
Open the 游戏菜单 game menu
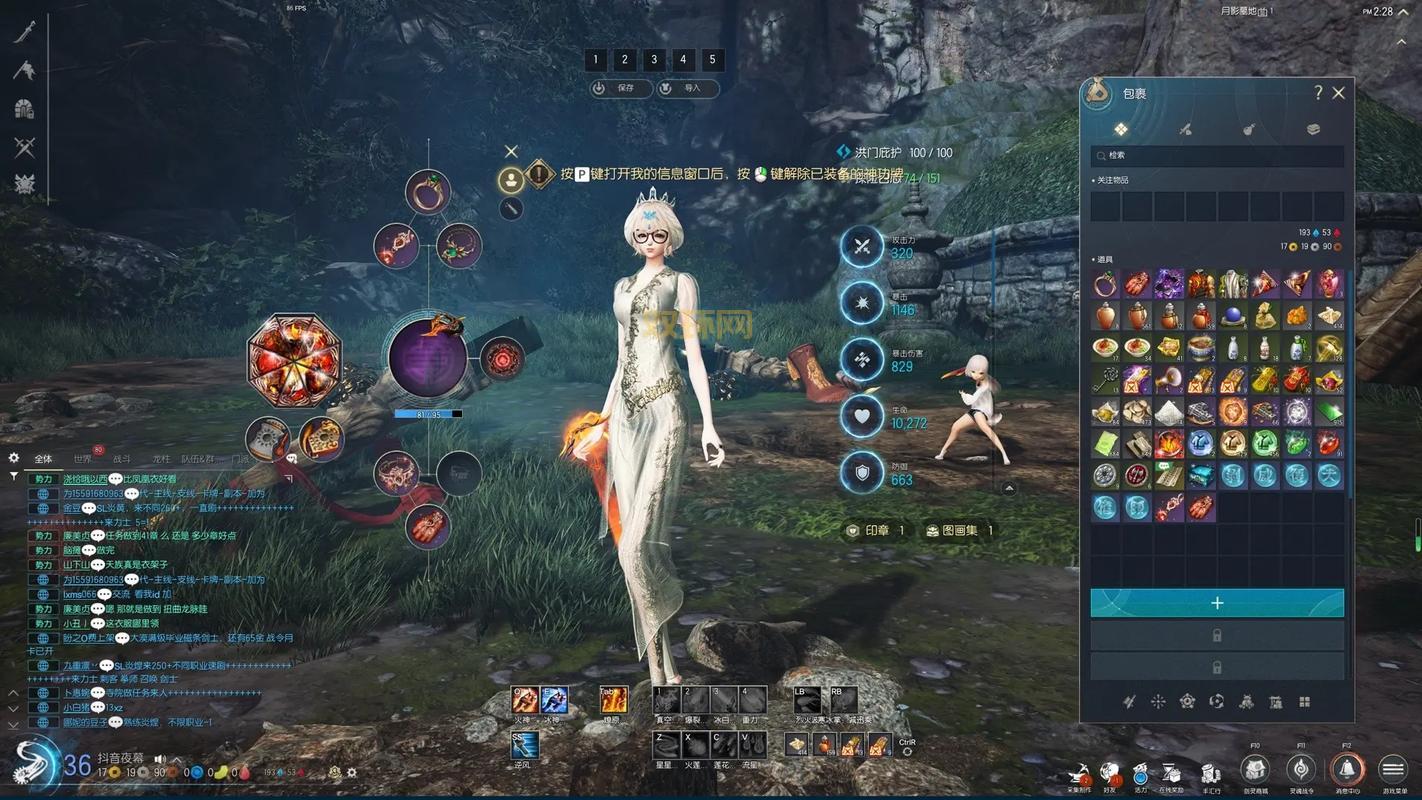point(1393,769)
